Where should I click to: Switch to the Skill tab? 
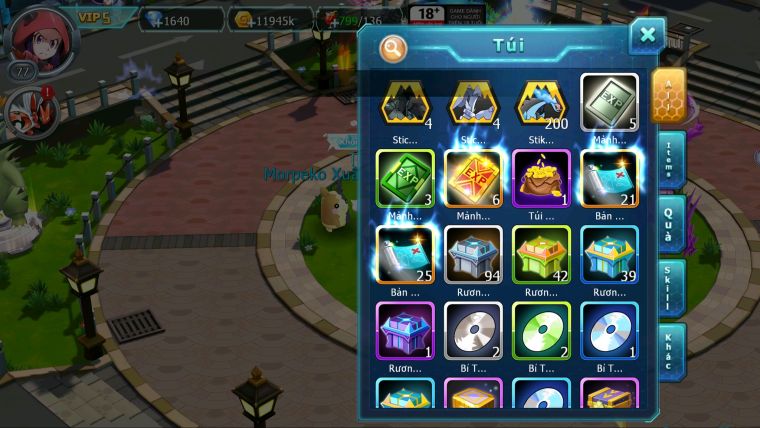tap(669, 288)
